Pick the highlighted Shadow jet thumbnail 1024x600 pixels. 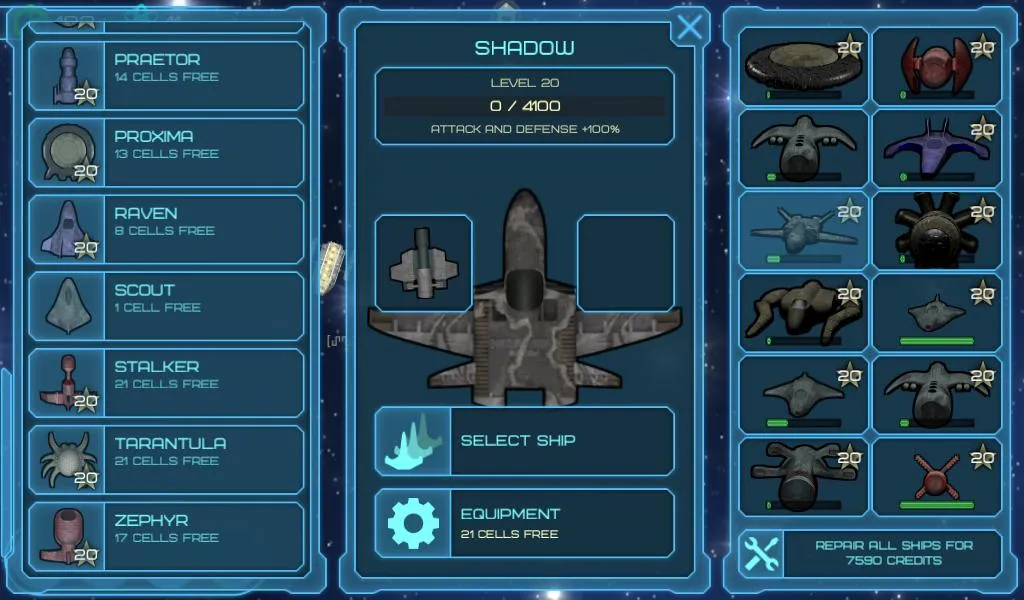[804, 230]
